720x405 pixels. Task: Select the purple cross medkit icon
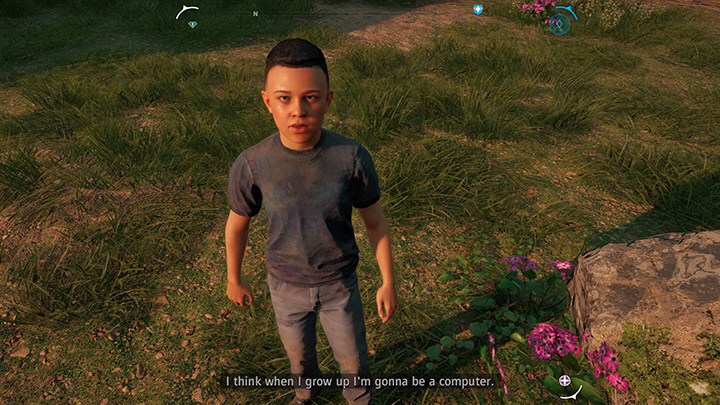tap(565, 380)
